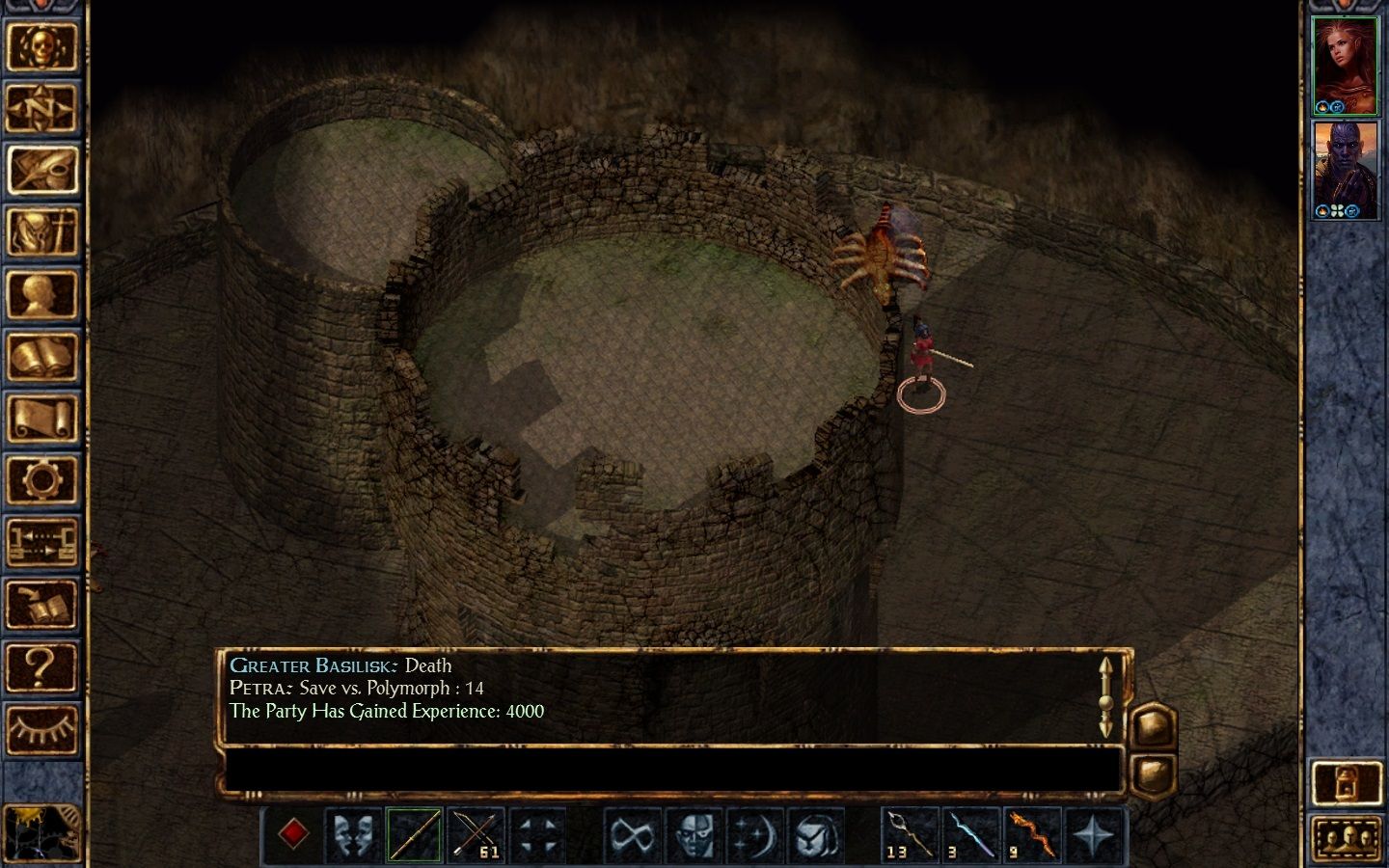Use the wand with 13 charges

click(x=910, y=833)
